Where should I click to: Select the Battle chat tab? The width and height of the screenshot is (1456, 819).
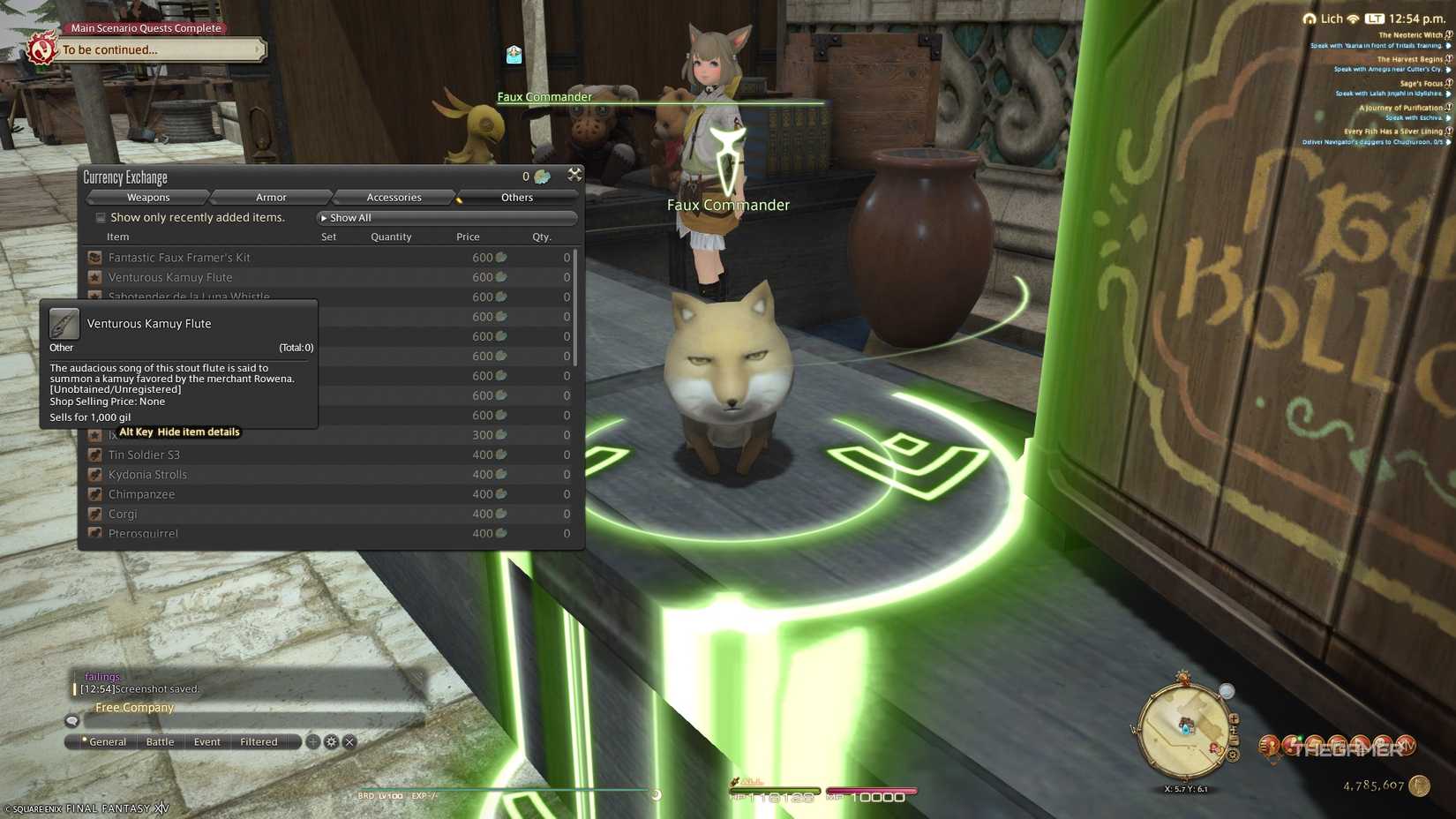click(159, 741)
